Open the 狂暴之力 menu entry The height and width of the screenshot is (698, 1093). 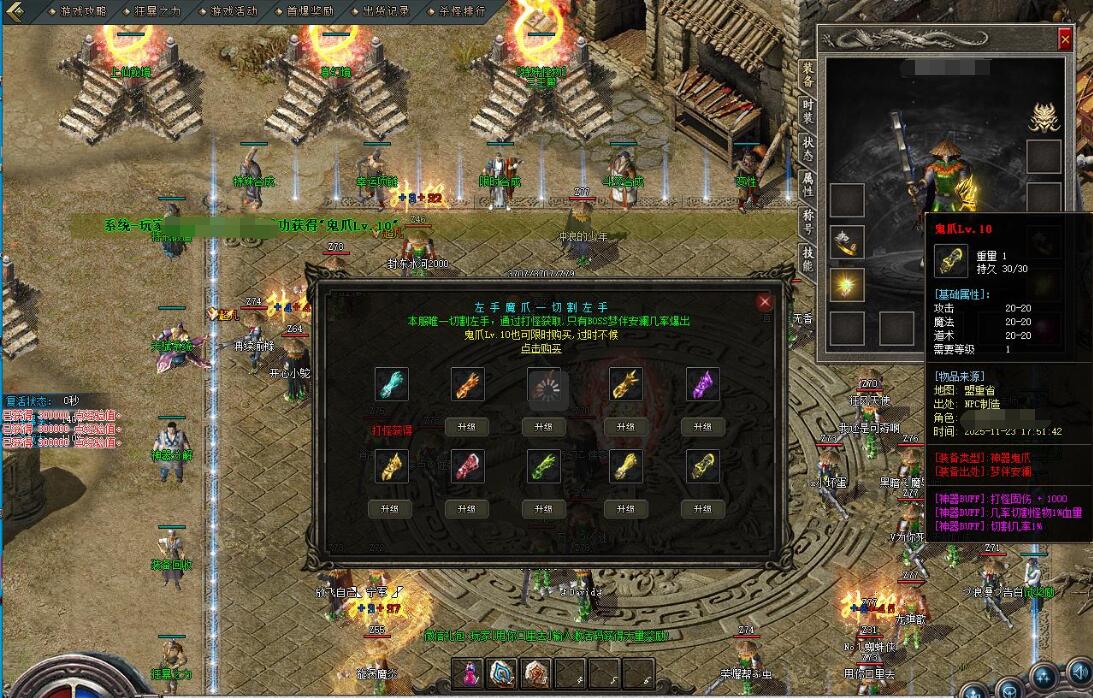(152, 11)
